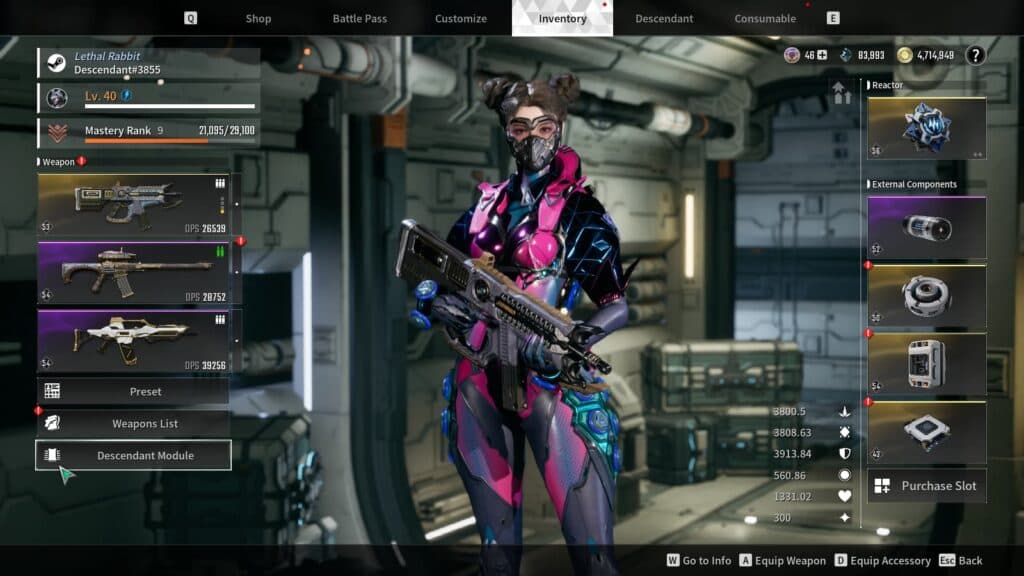This screenshot has height=576, width=1024.
Task: Open the question mark help icon
Action: tap(976, 55)
